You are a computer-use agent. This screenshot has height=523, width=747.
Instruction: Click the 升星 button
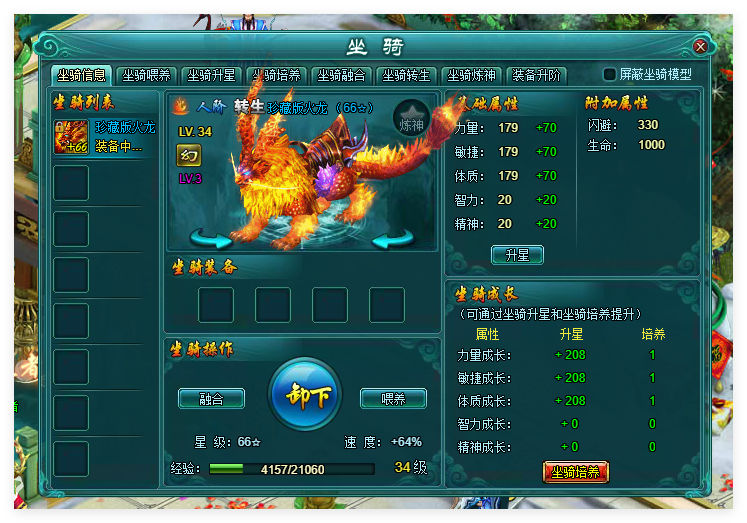517,255
